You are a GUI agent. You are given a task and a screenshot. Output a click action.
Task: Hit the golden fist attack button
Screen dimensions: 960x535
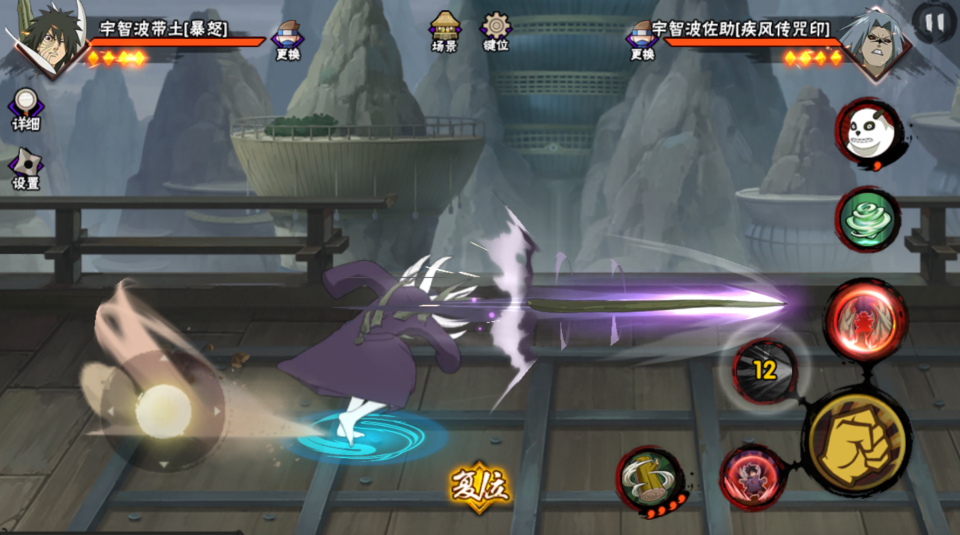point(856,441)
